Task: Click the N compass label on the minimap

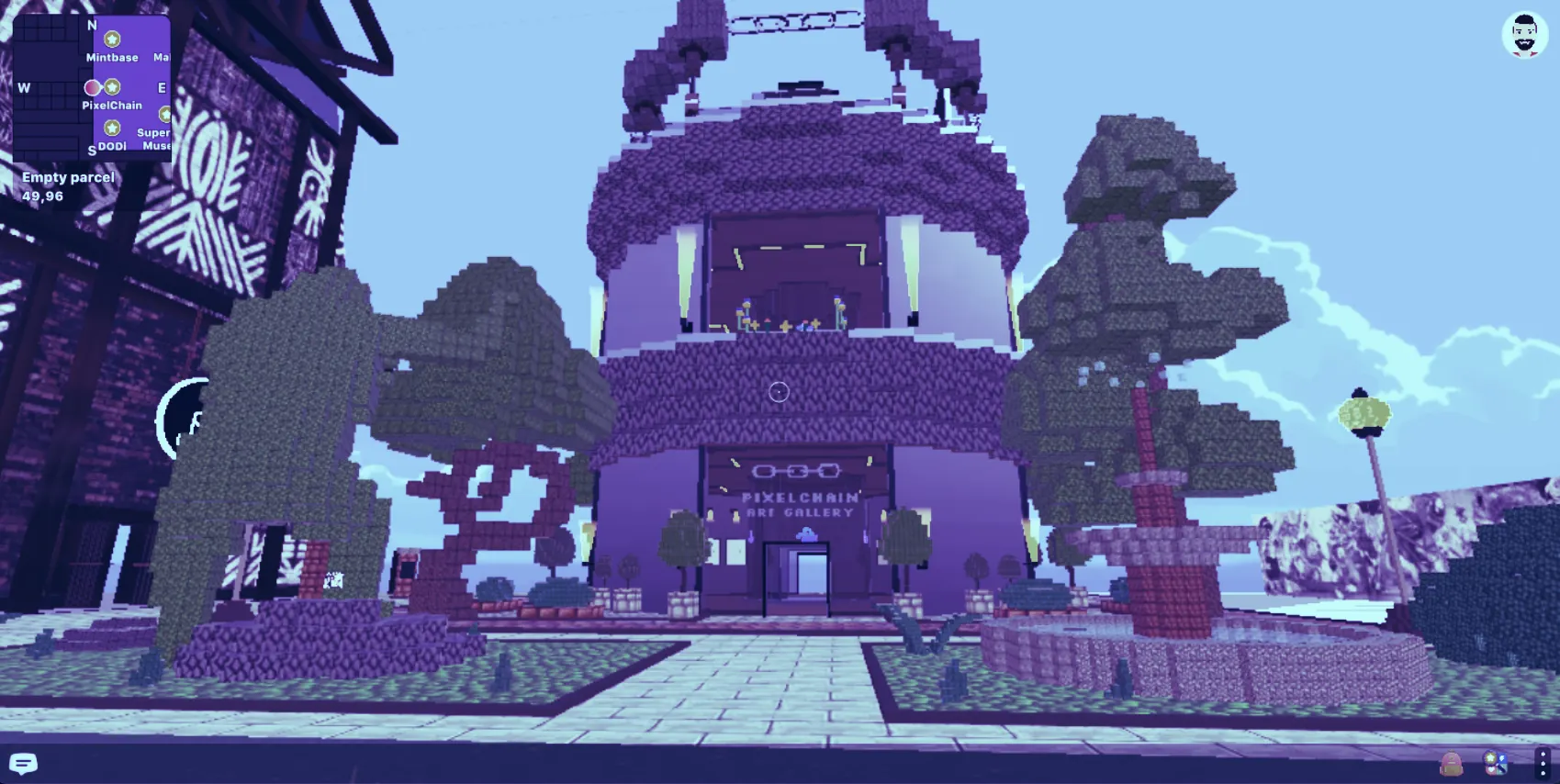Action: pos(92,25)
